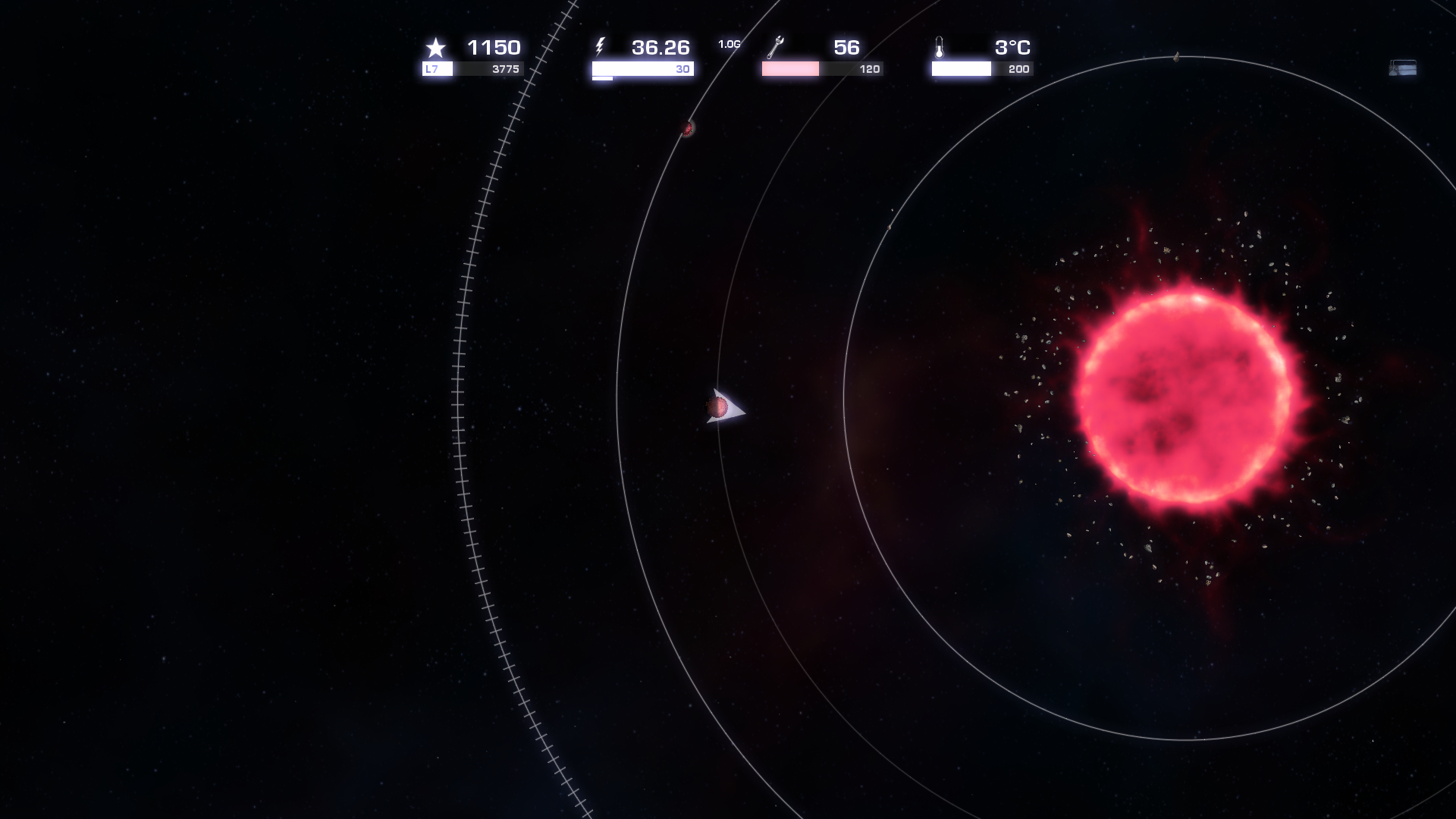Select the lightning fuel icon
Screen dimensions: 1456x819
[x=601, y=48]
